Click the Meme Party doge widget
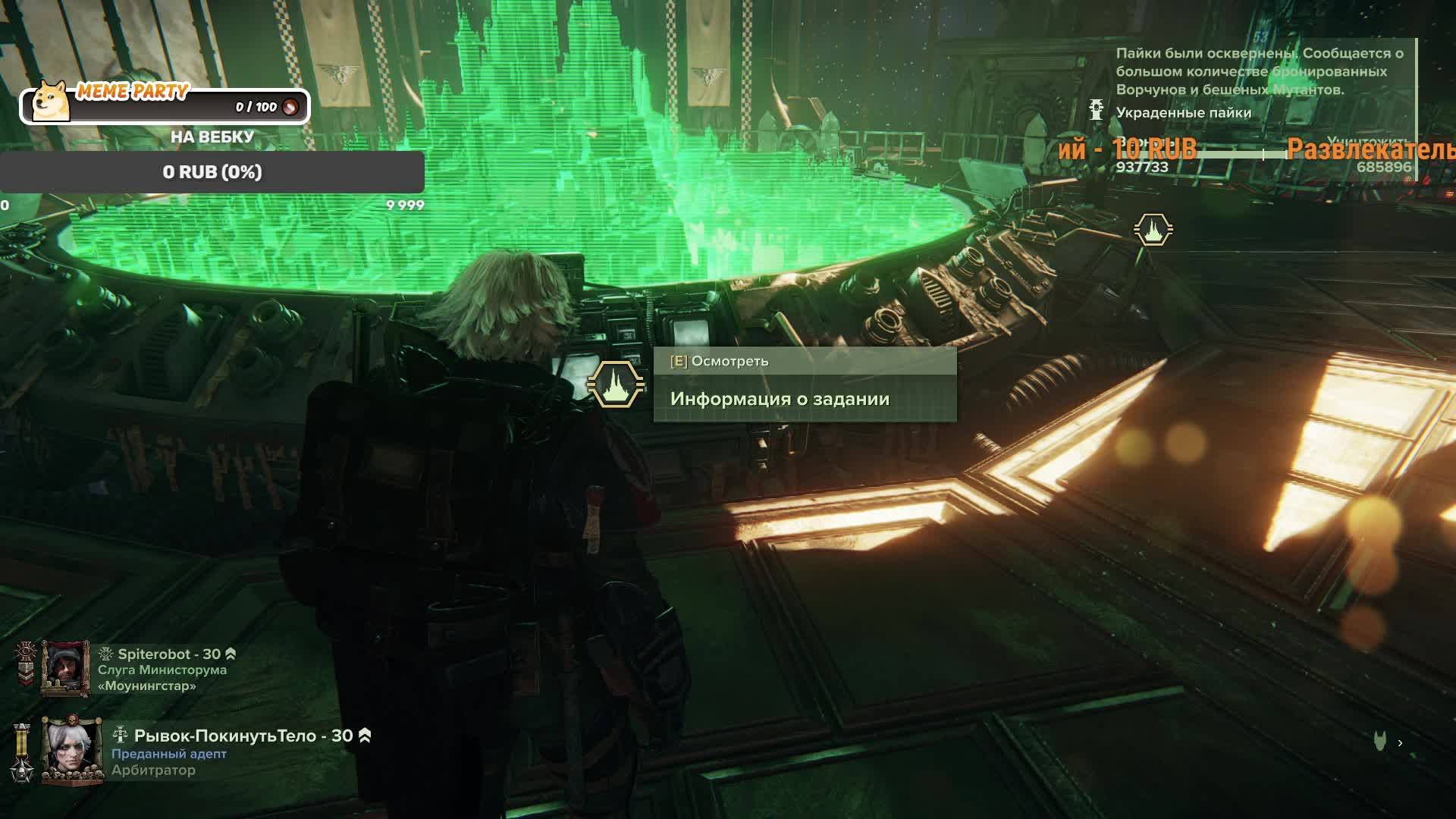 click(52, 102)
